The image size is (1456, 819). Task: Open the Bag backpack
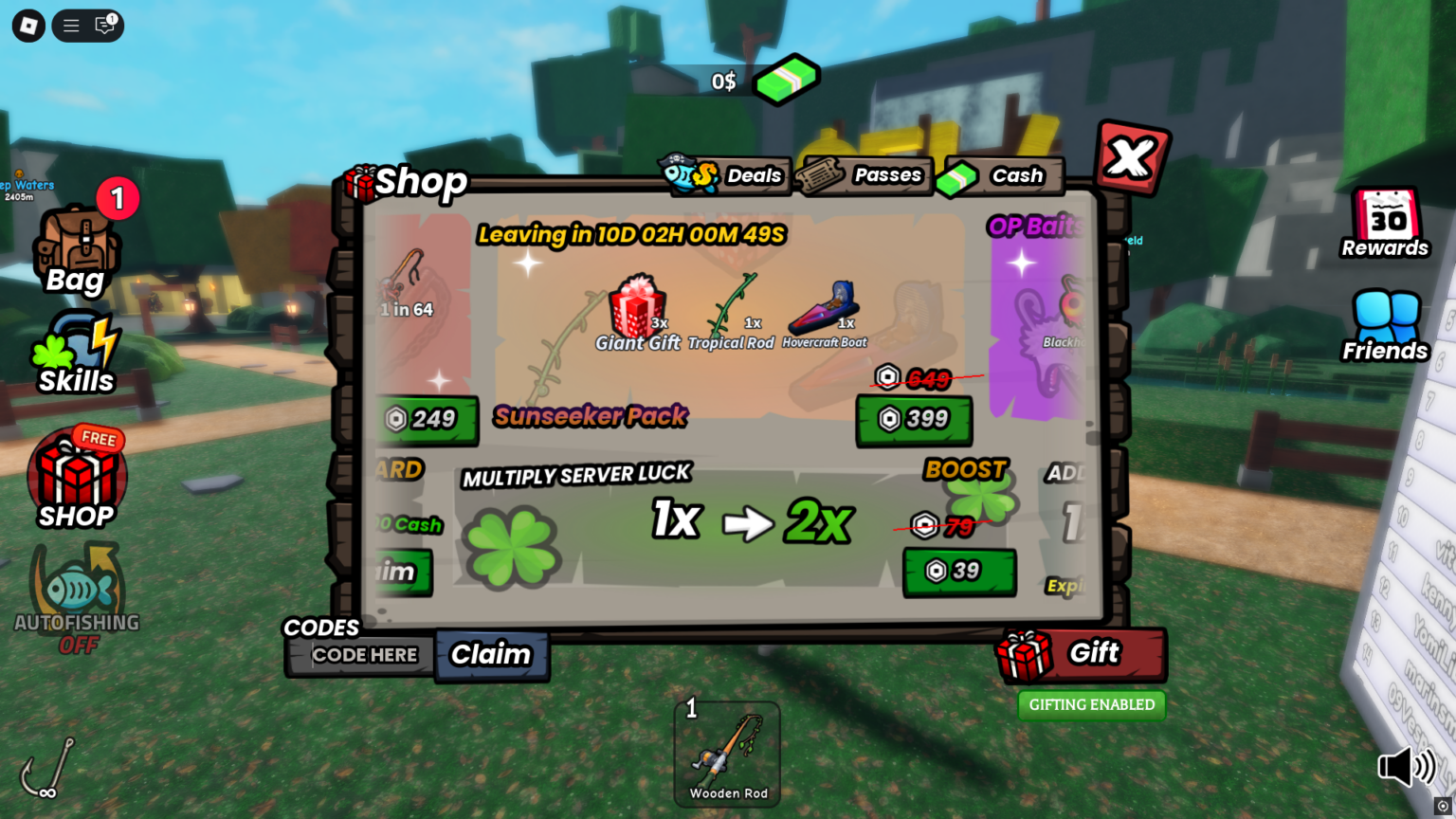76,246
